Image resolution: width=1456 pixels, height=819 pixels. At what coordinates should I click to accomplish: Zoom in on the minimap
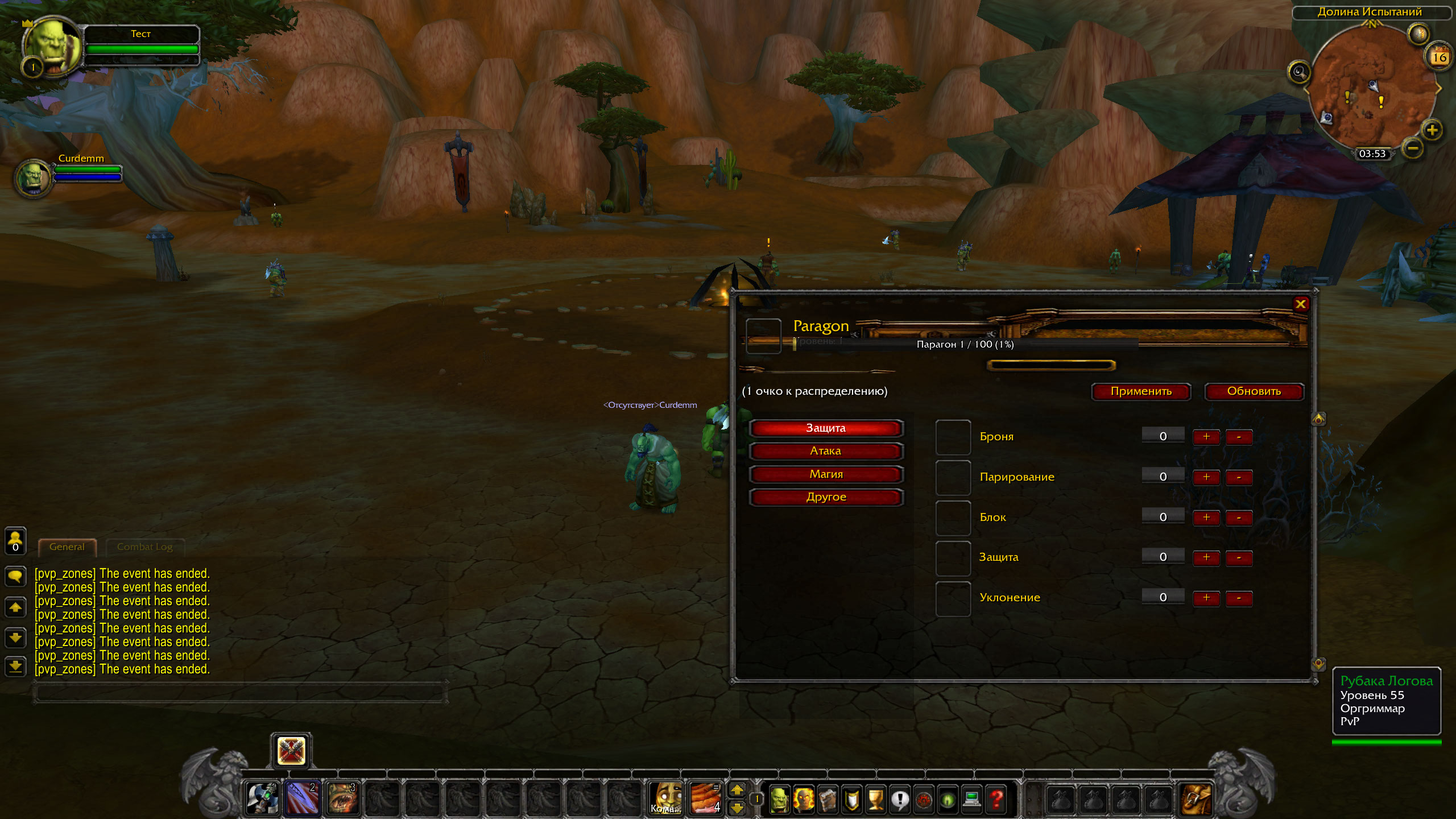(1432, 130)
